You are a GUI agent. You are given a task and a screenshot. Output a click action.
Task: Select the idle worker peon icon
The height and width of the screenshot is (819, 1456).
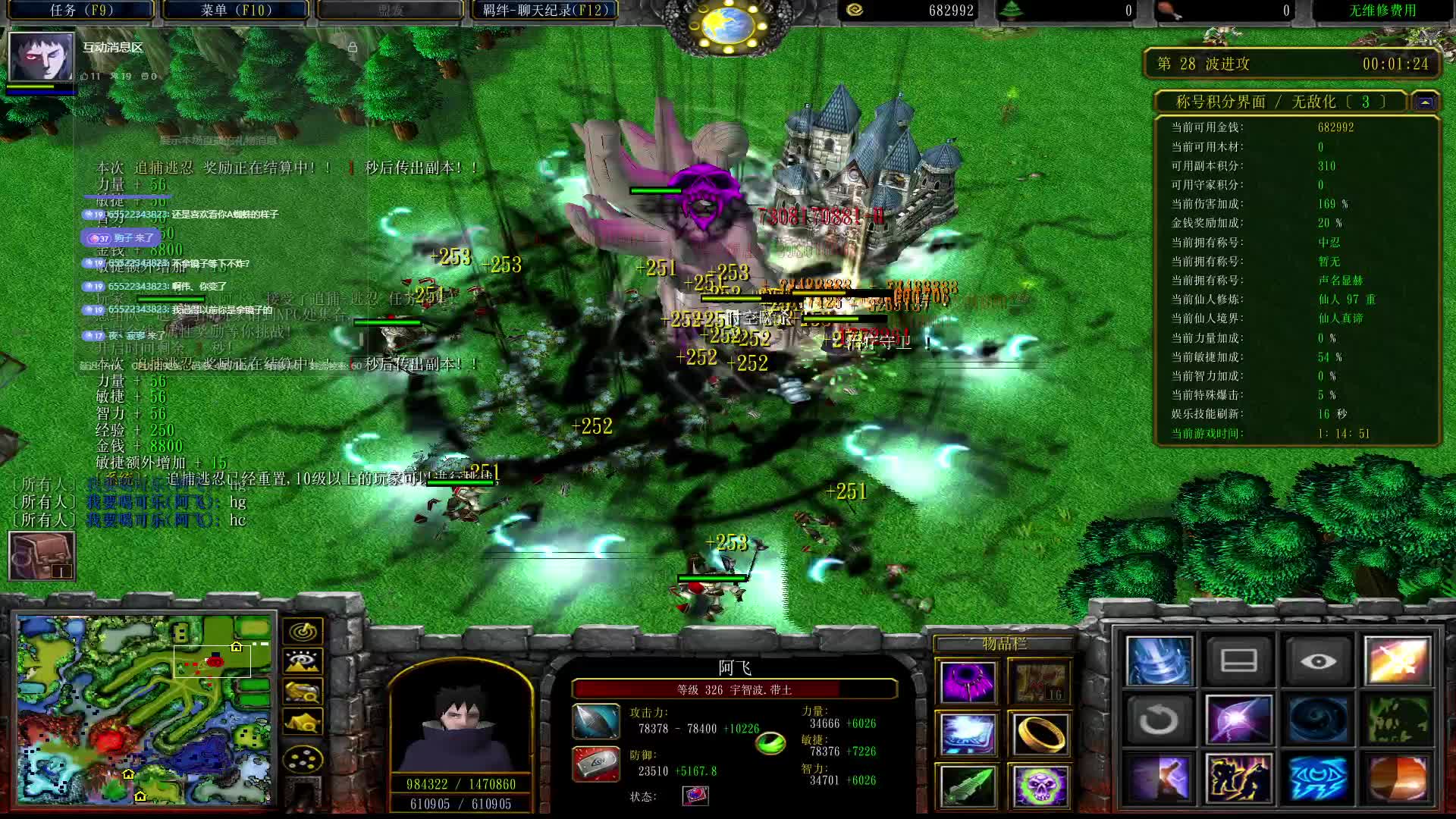[x=42, y=556]
